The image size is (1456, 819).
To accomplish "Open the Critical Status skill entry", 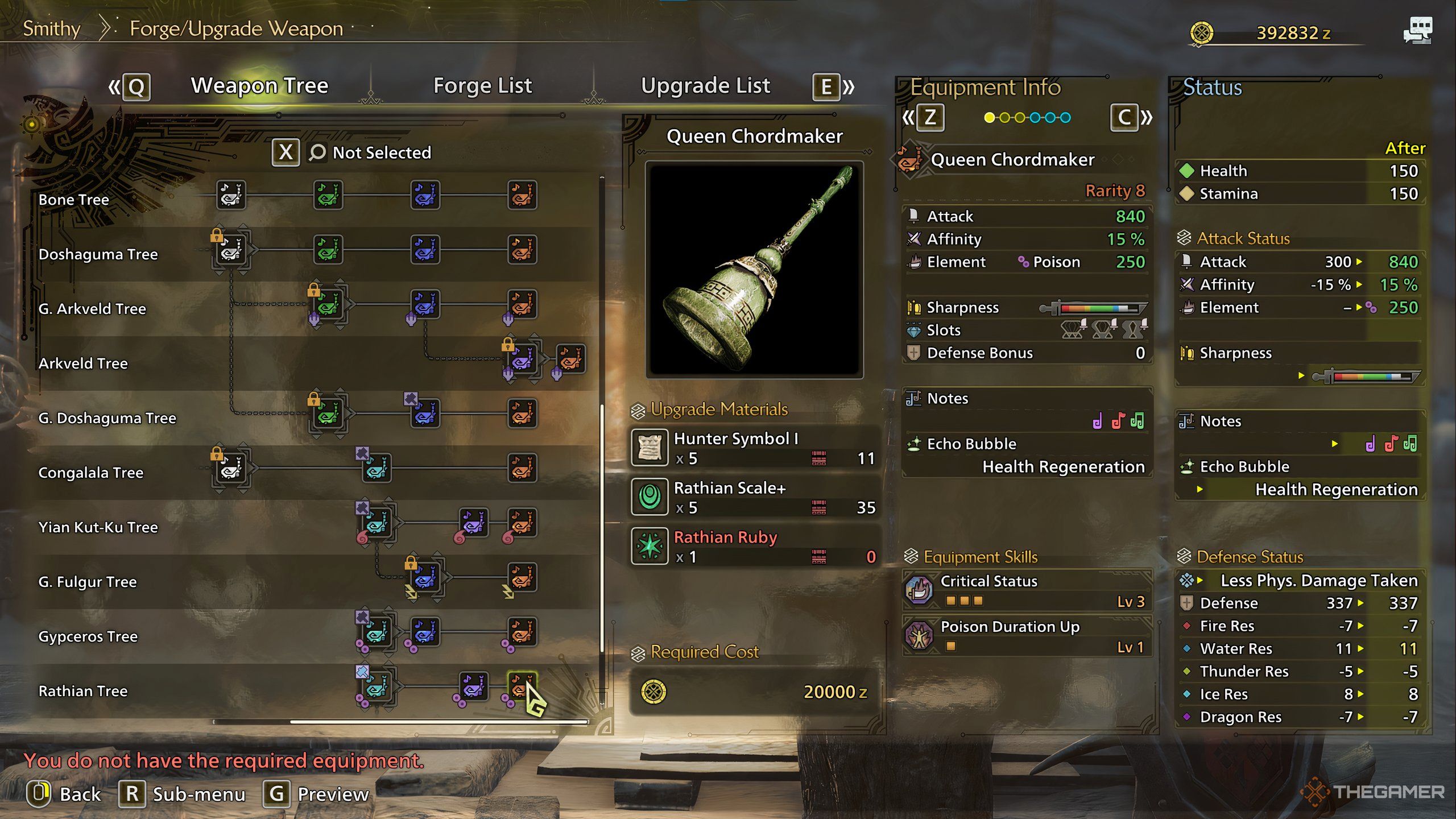I will pos(1027,590).
